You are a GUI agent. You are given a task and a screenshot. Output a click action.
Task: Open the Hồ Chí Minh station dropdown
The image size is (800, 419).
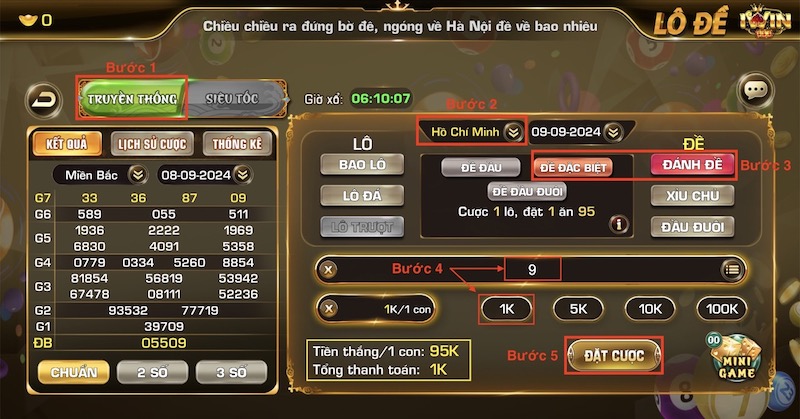point(470,131)
